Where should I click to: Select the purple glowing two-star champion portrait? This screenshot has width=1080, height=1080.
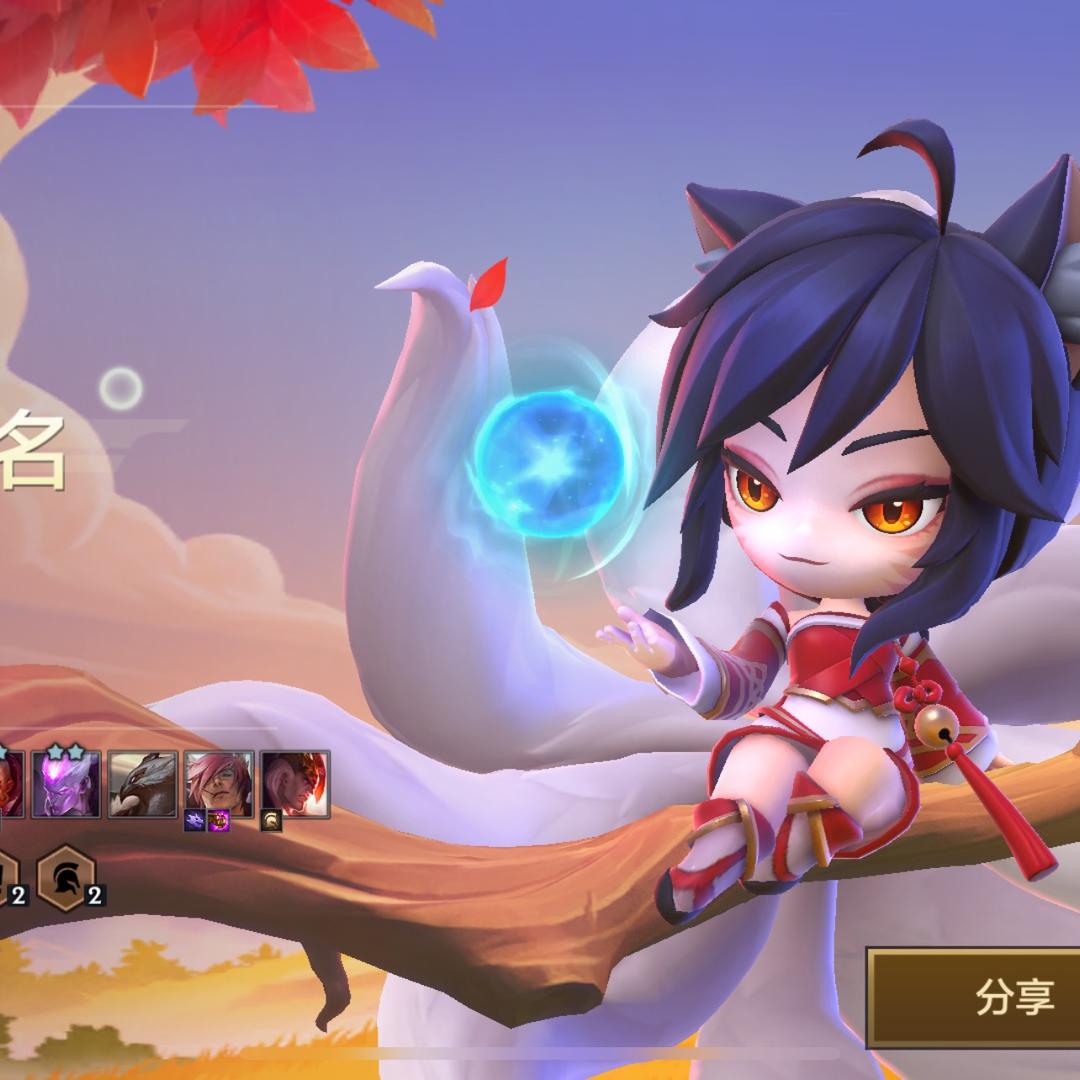point(66,784)
